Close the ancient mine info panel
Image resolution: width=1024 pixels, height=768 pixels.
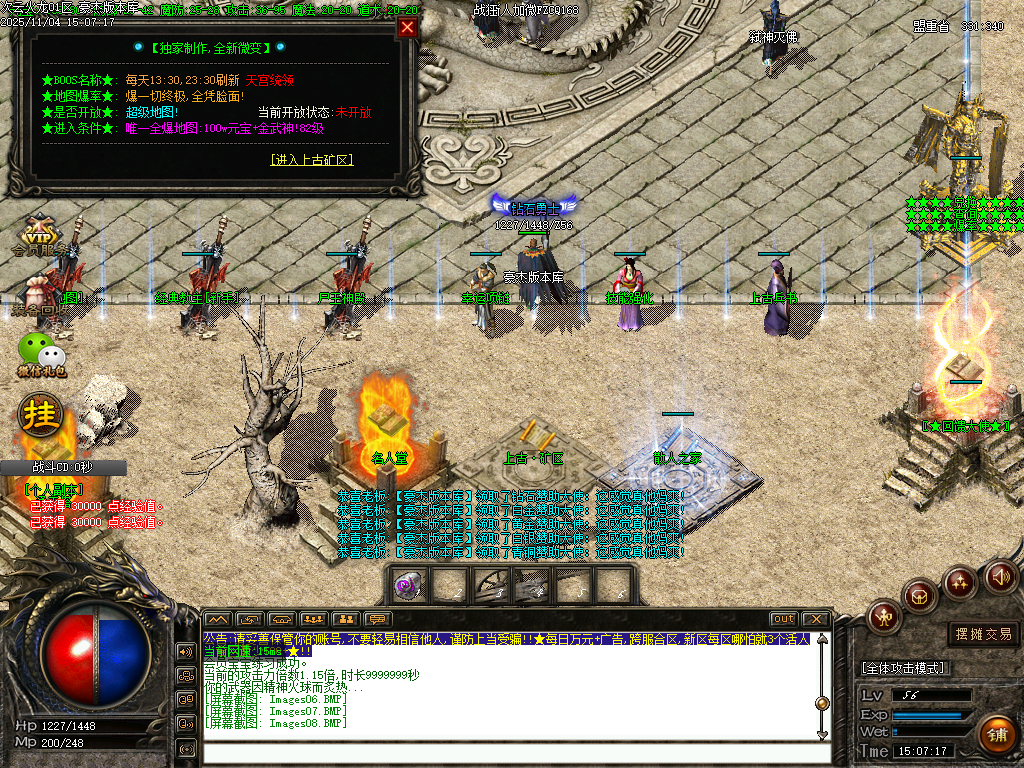(407, 28)
